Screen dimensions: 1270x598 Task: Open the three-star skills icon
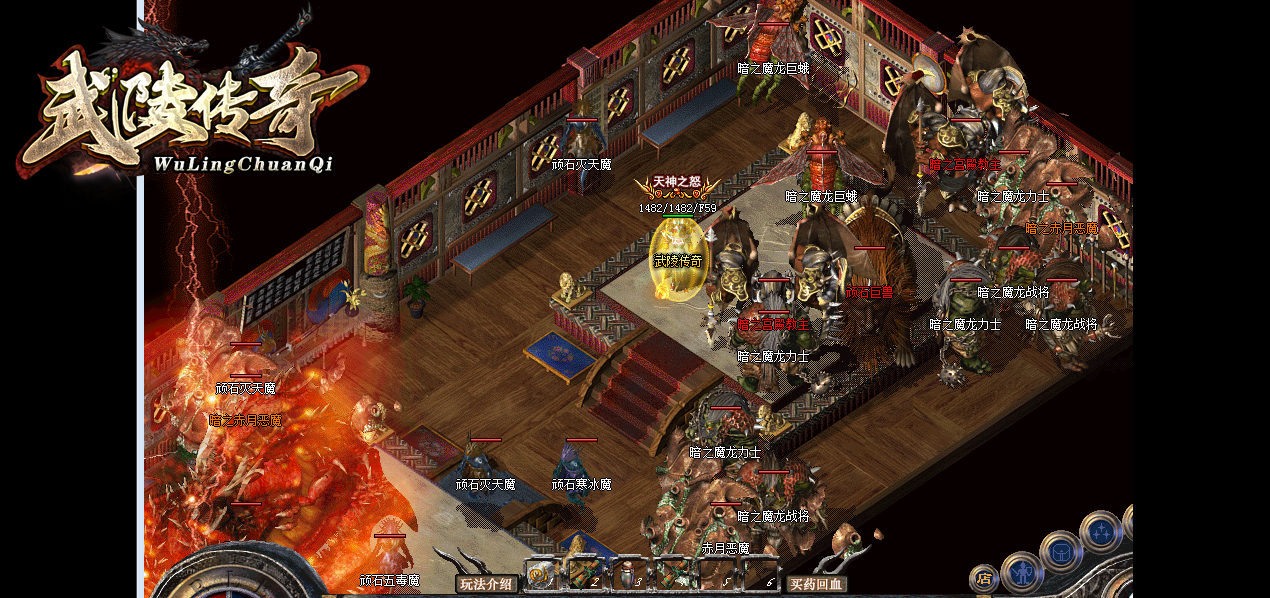(x=1101, y=531)
